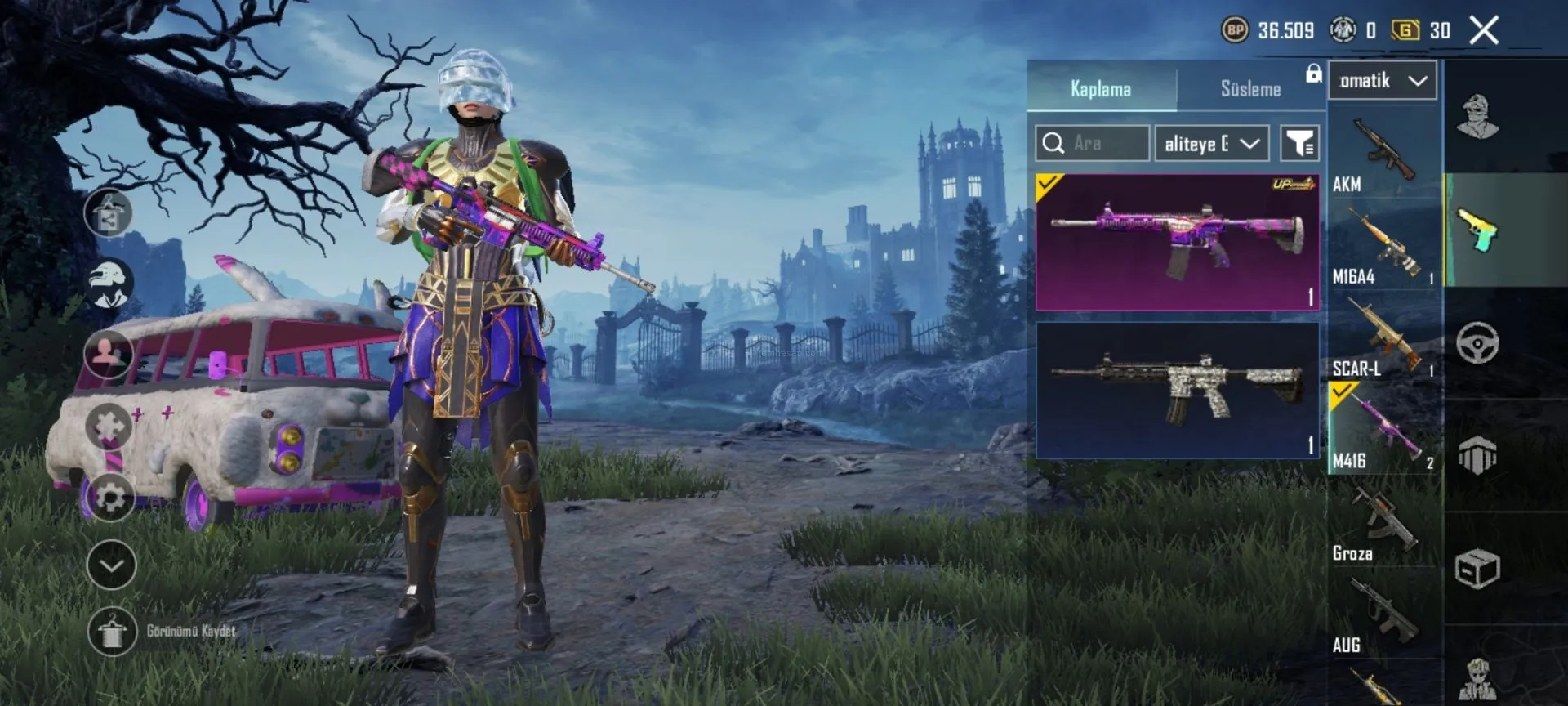1568x706 pixels.
Task: Pick SCAR-L from the weapon list
Action: [1383, 338]
